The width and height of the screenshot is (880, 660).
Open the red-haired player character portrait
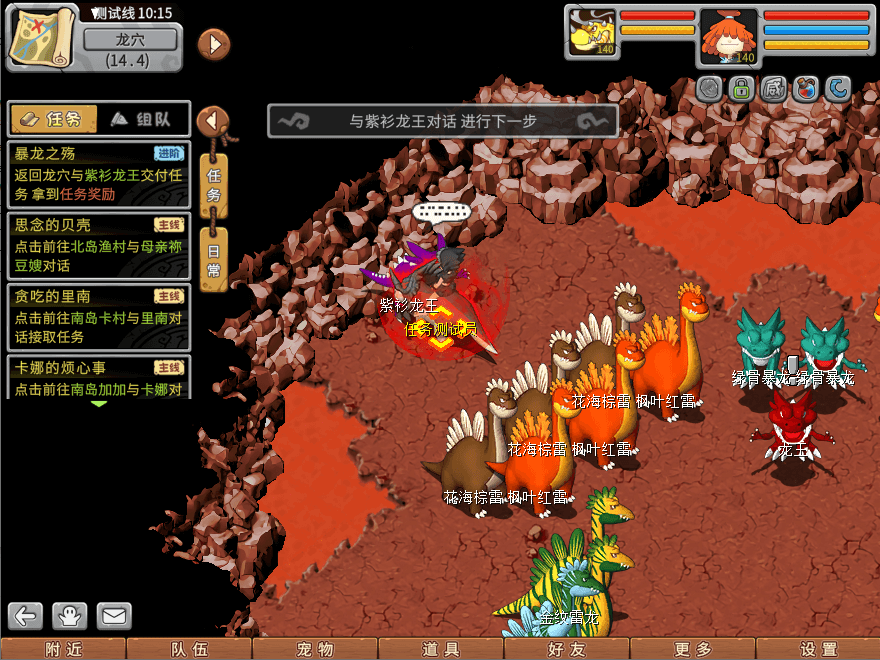click(x=728, y=36)
